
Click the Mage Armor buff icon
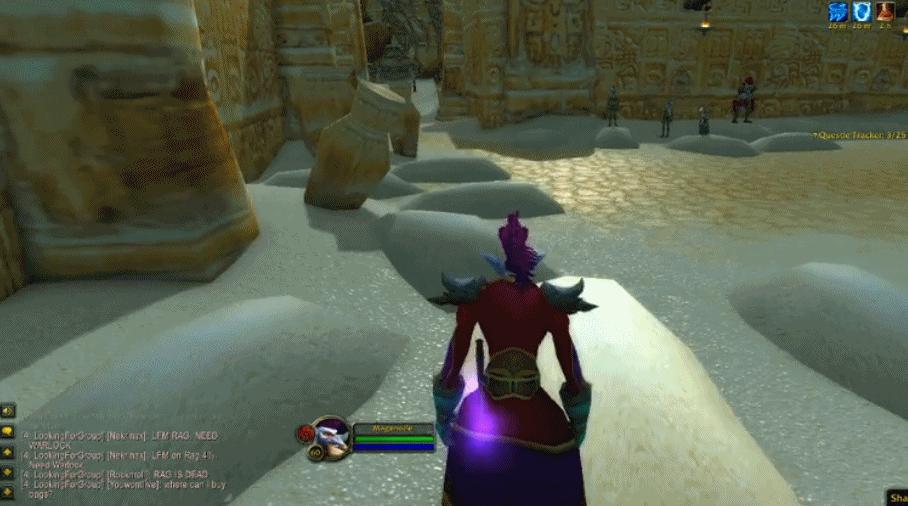[860, 11]
